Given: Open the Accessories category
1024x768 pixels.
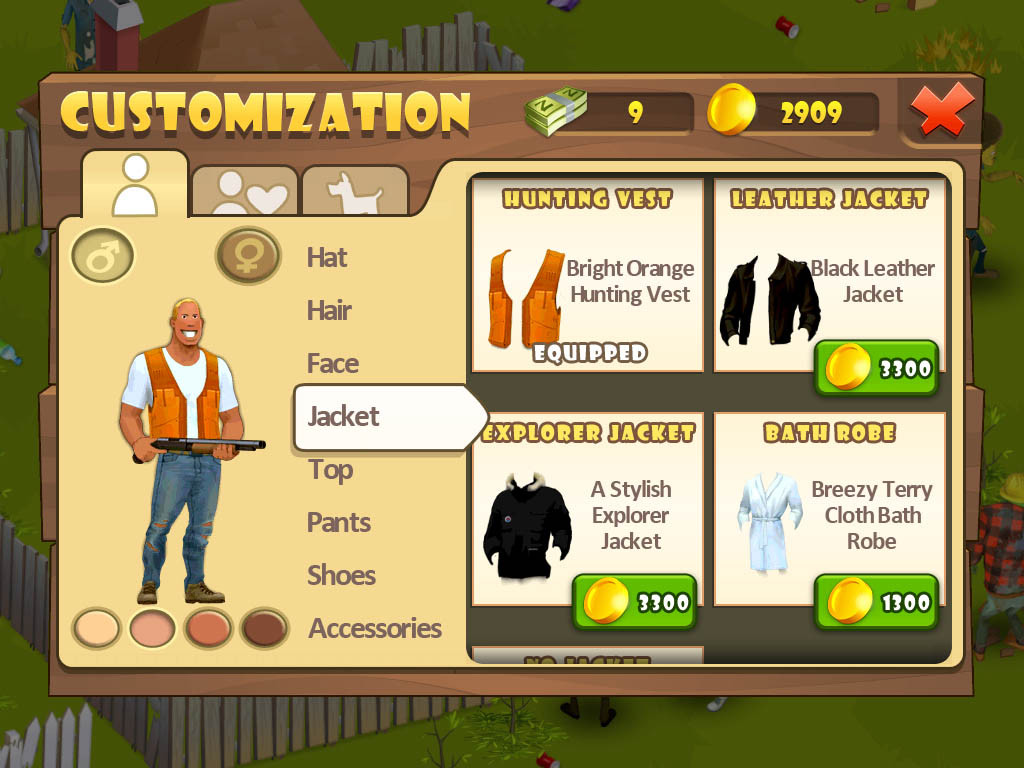Looking at the screenshot, I should 375,629.
